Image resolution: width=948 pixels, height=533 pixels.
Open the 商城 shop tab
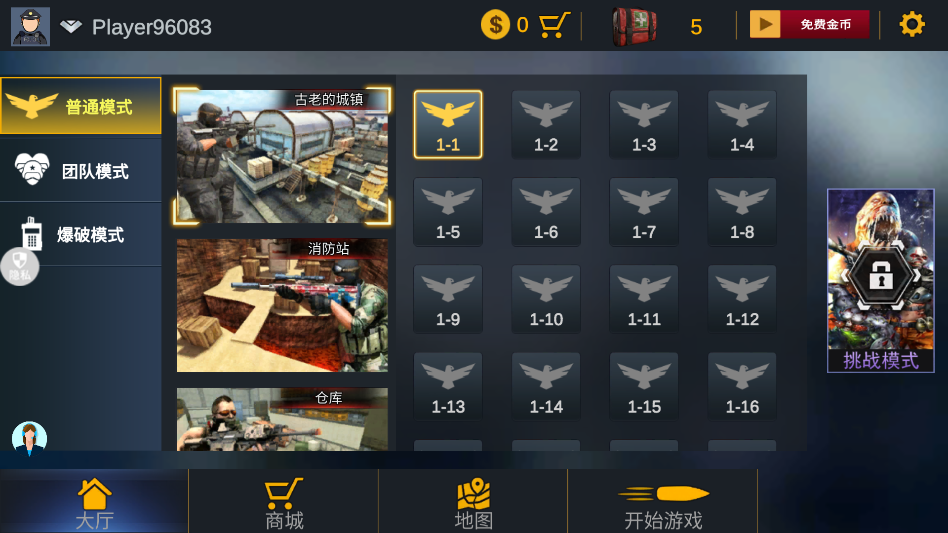point(284,503)
